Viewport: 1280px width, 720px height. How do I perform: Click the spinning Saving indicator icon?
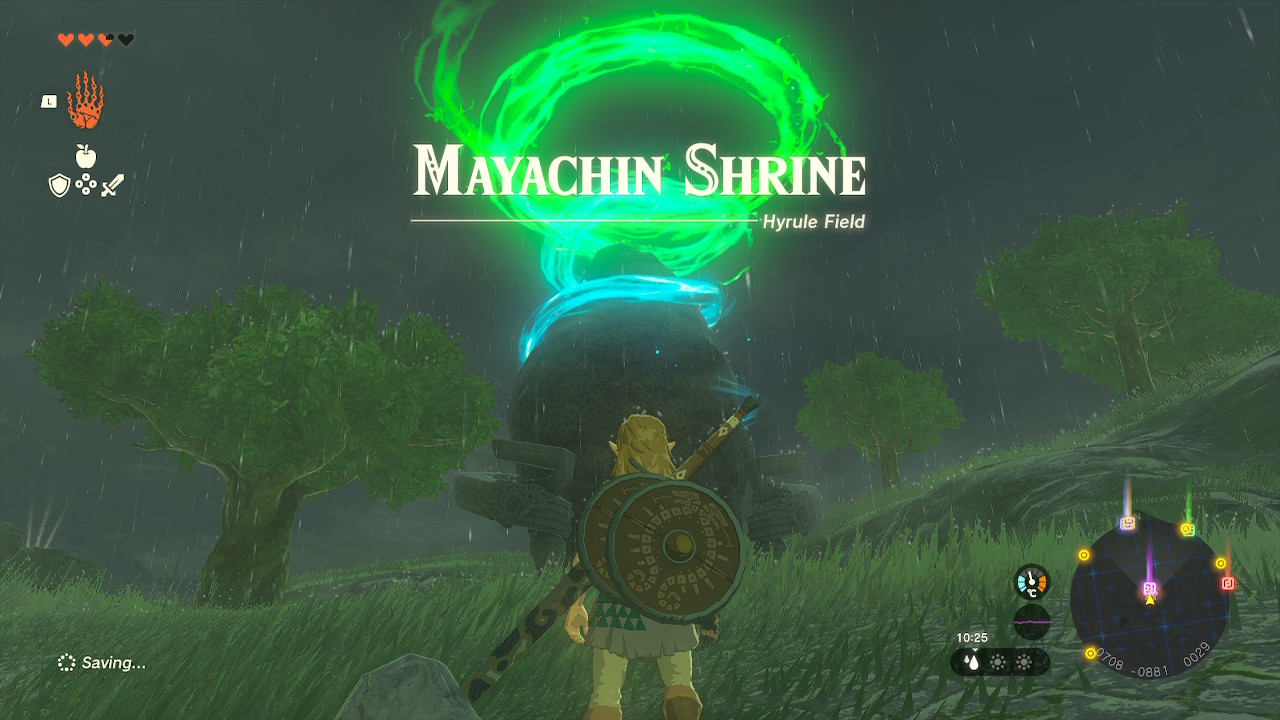[68, 663]
